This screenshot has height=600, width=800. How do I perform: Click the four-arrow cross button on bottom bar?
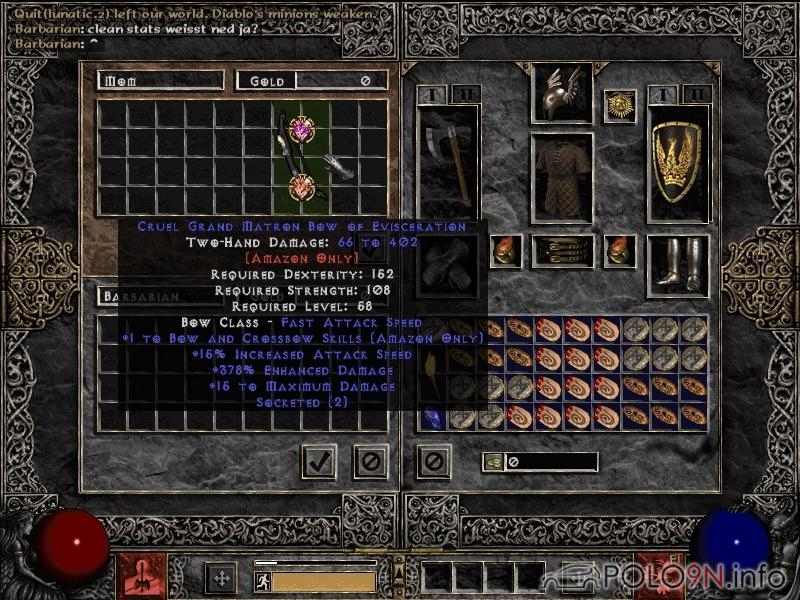pos(220,578)
